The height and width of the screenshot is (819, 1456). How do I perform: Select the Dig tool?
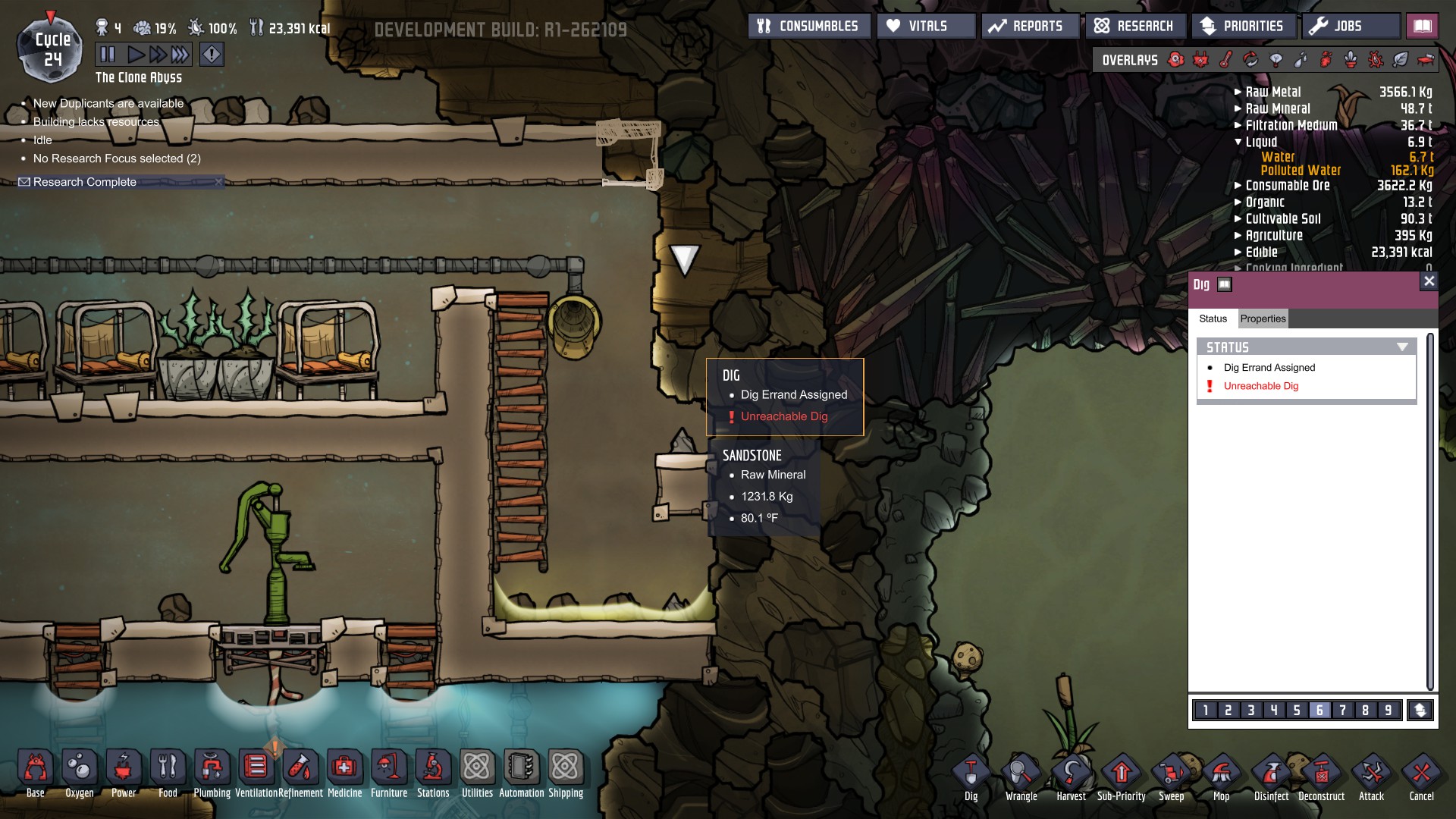(x=971, y=772)
